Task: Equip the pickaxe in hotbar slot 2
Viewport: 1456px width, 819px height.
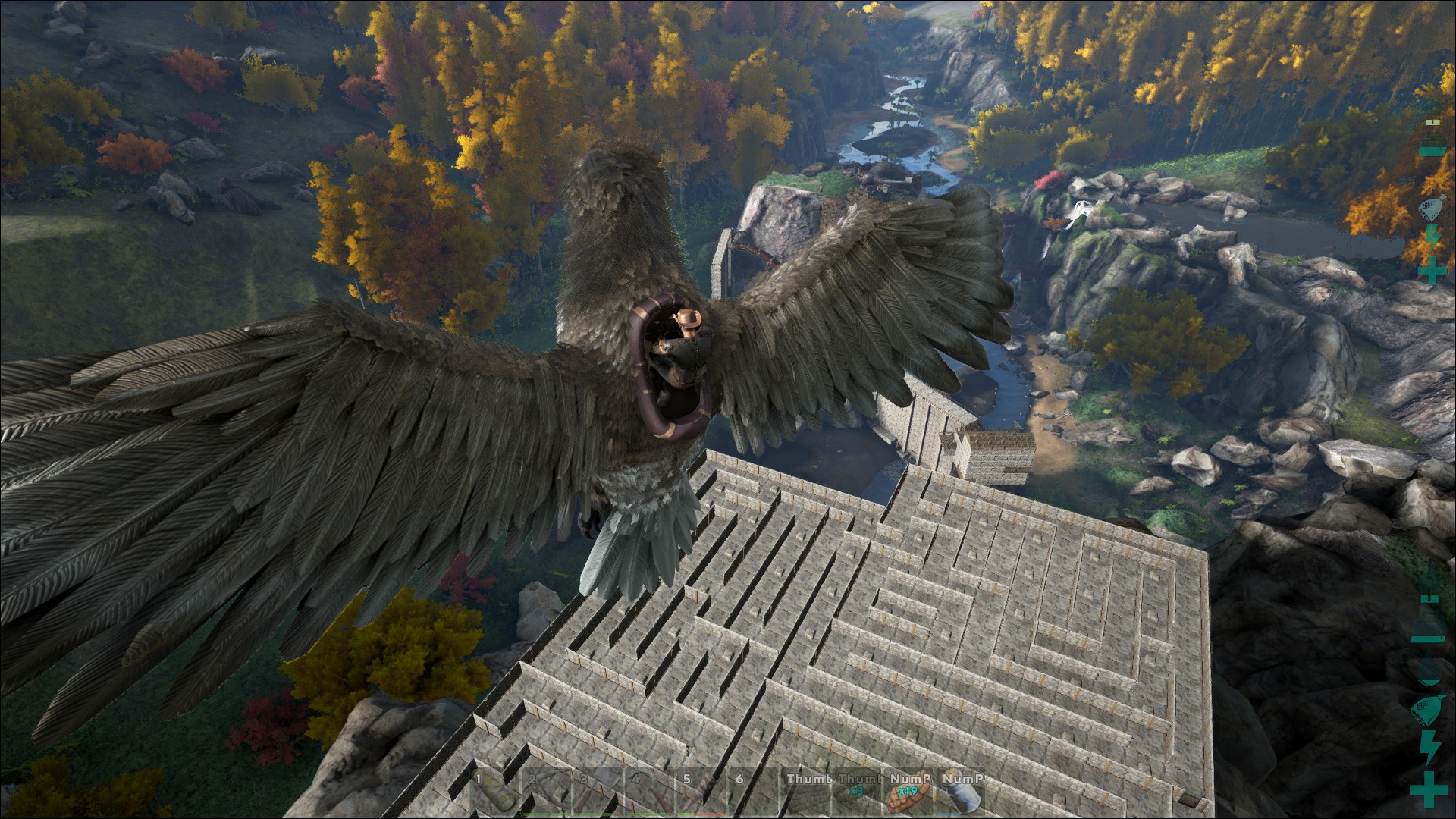Action: [x=546, y=793]
